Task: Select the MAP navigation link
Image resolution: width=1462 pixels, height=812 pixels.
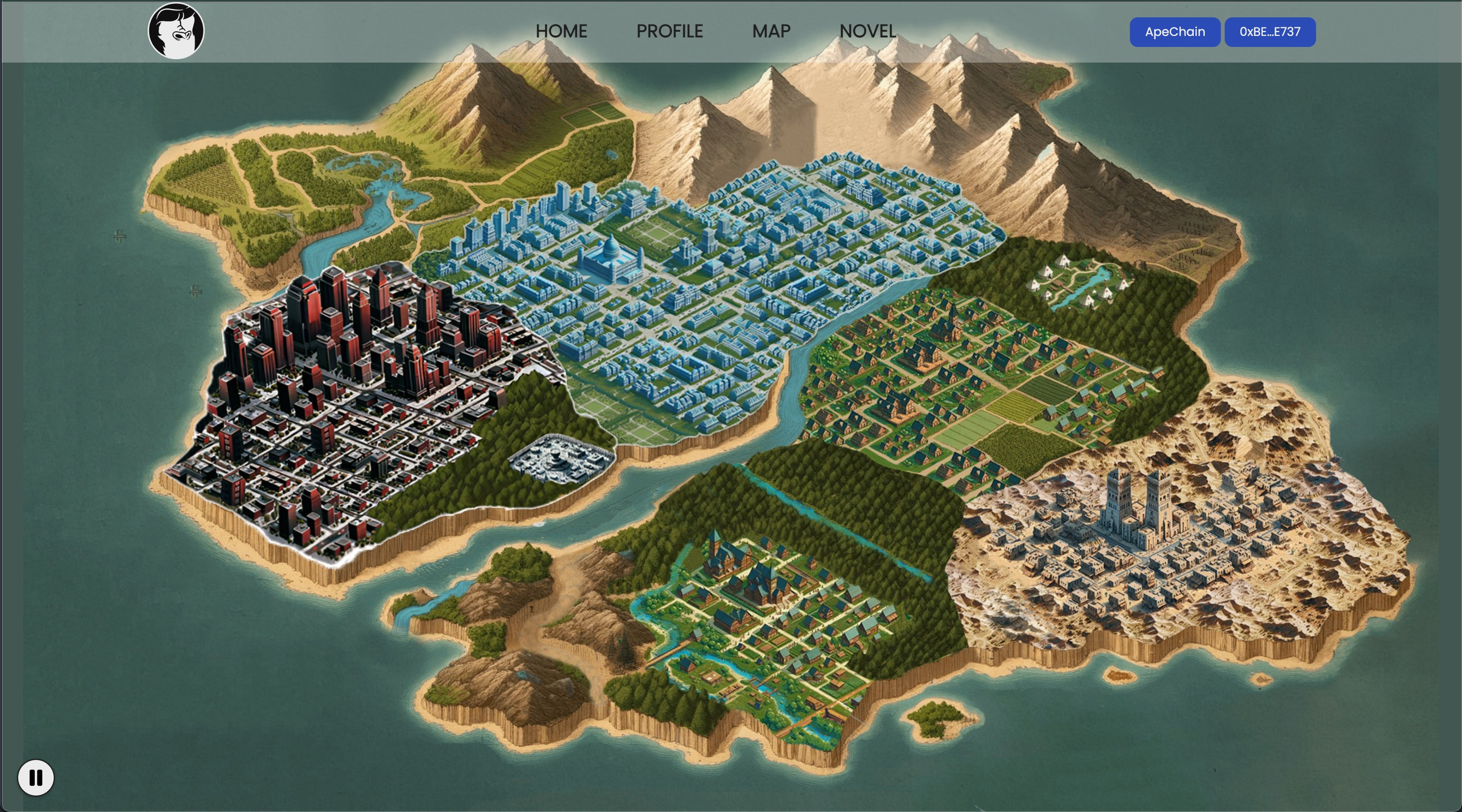Action: tap(771, 31)
